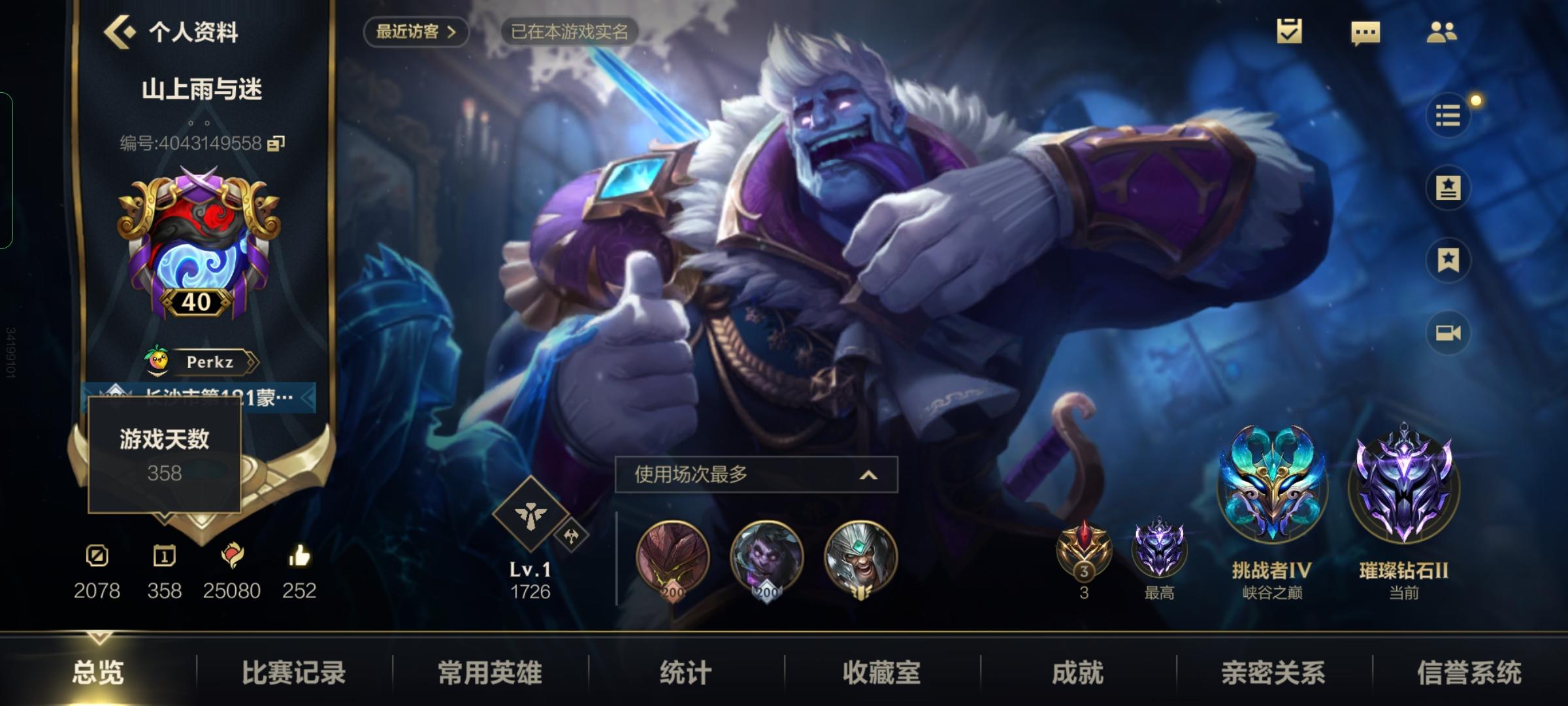
Task: Open the task checklist icon top right
Action: tap(1288, 31)
